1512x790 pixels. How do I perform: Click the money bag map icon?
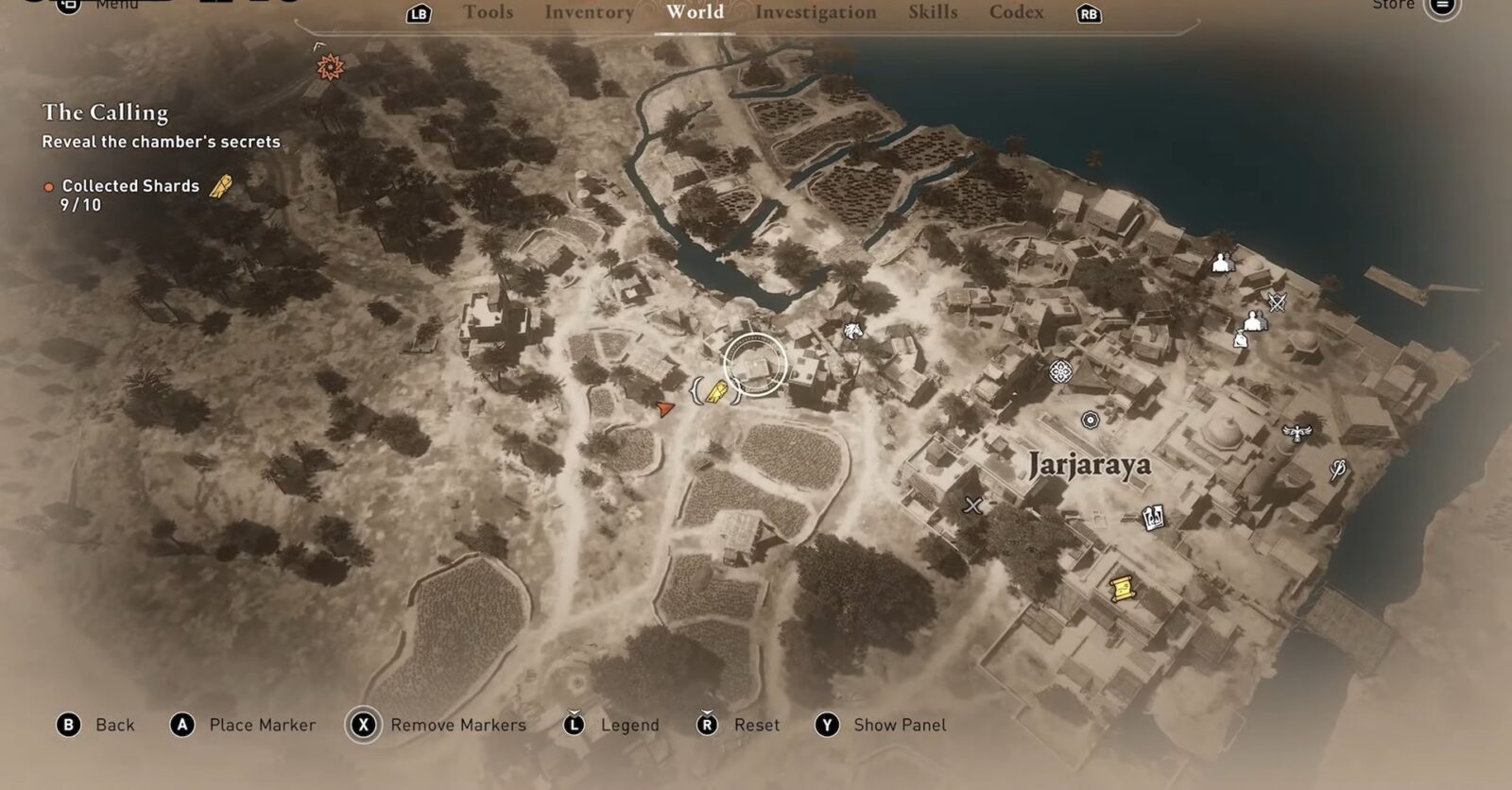pos(1239,338)
